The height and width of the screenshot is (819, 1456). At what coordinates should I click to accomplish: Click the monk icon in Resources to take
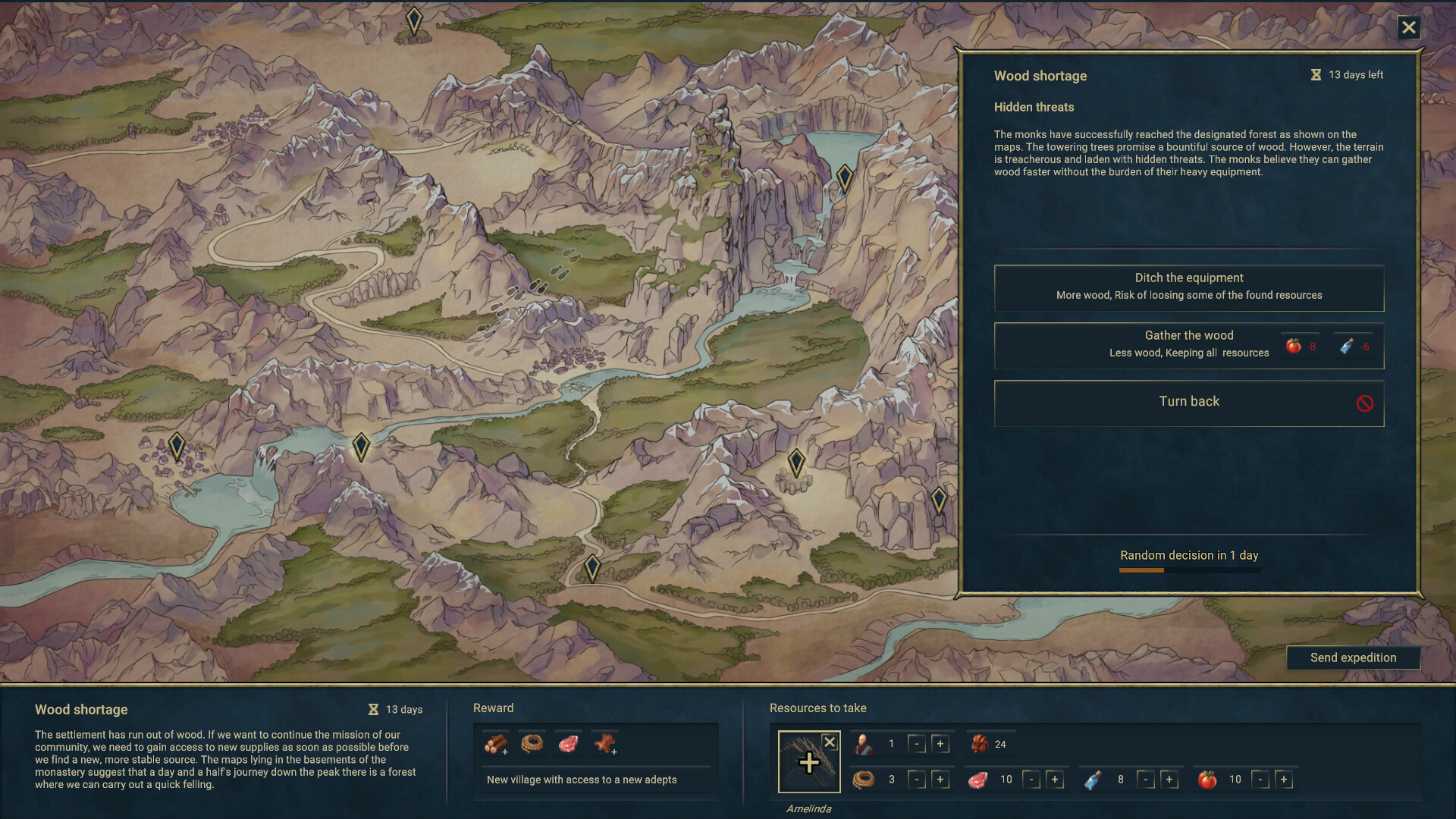coord(864,744)
